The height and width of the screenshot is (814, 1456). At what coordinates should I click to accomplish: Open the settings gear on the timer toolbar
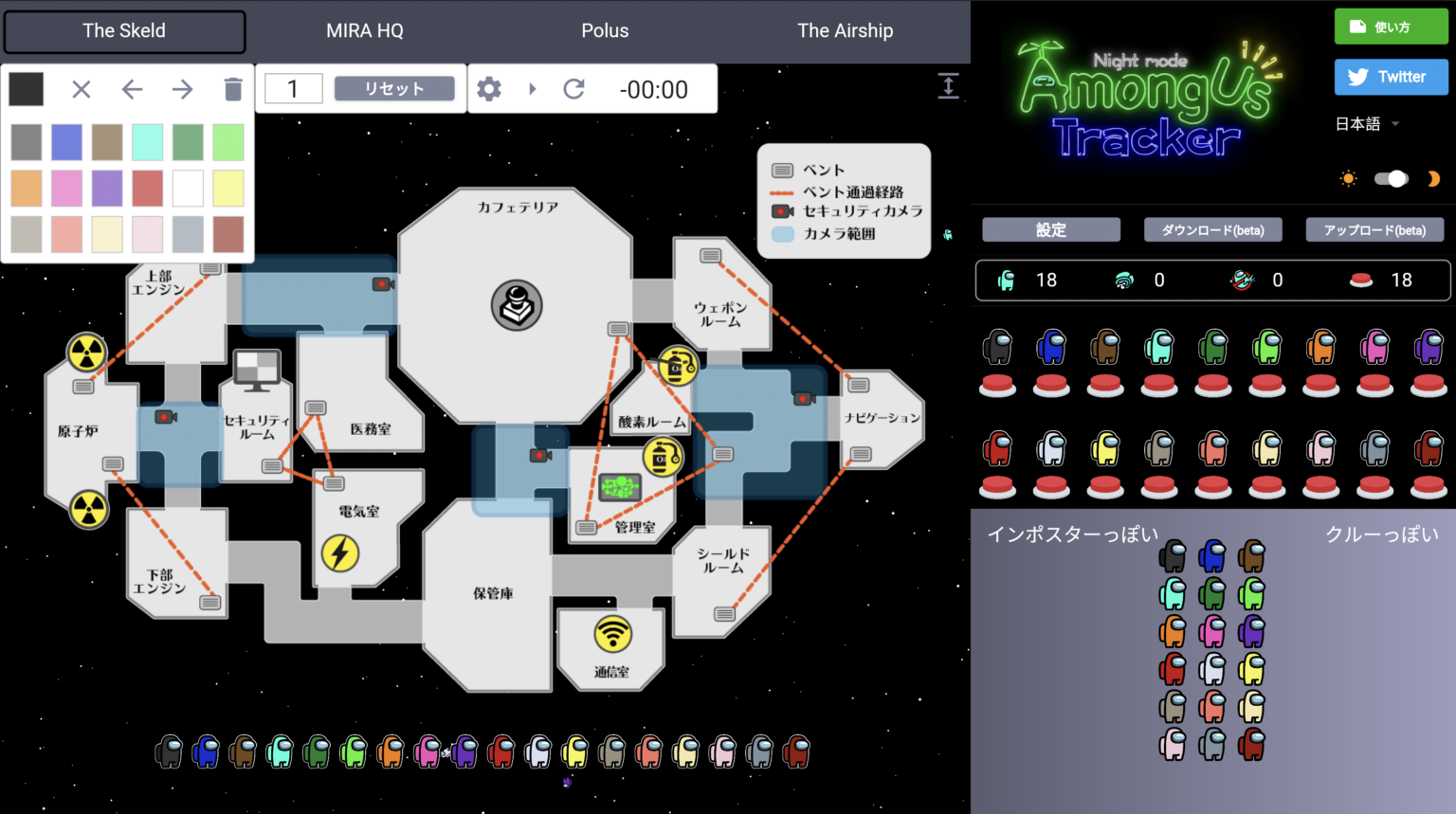click(x=489, y=88)
